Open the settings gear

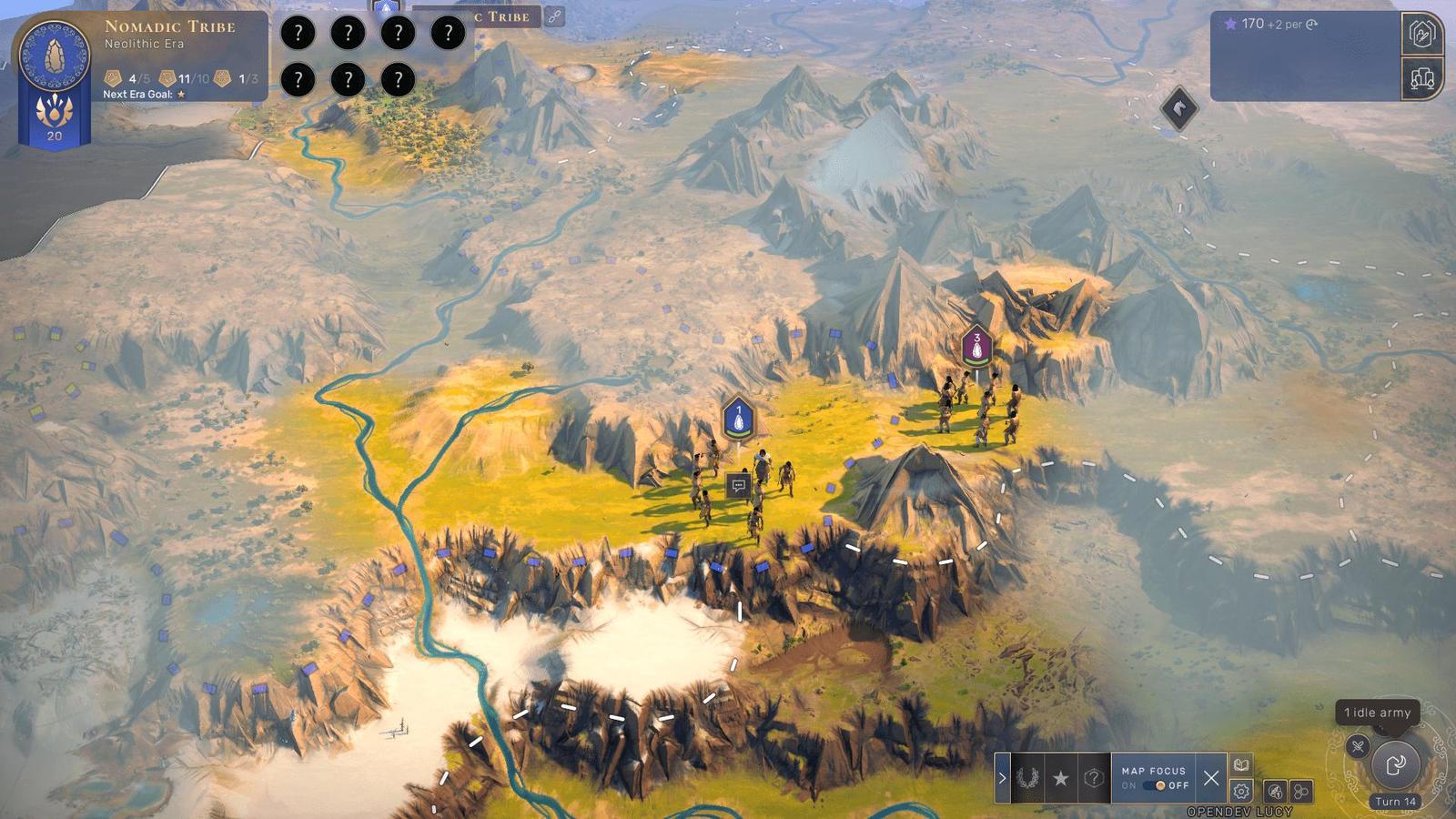click(1241, 791)
